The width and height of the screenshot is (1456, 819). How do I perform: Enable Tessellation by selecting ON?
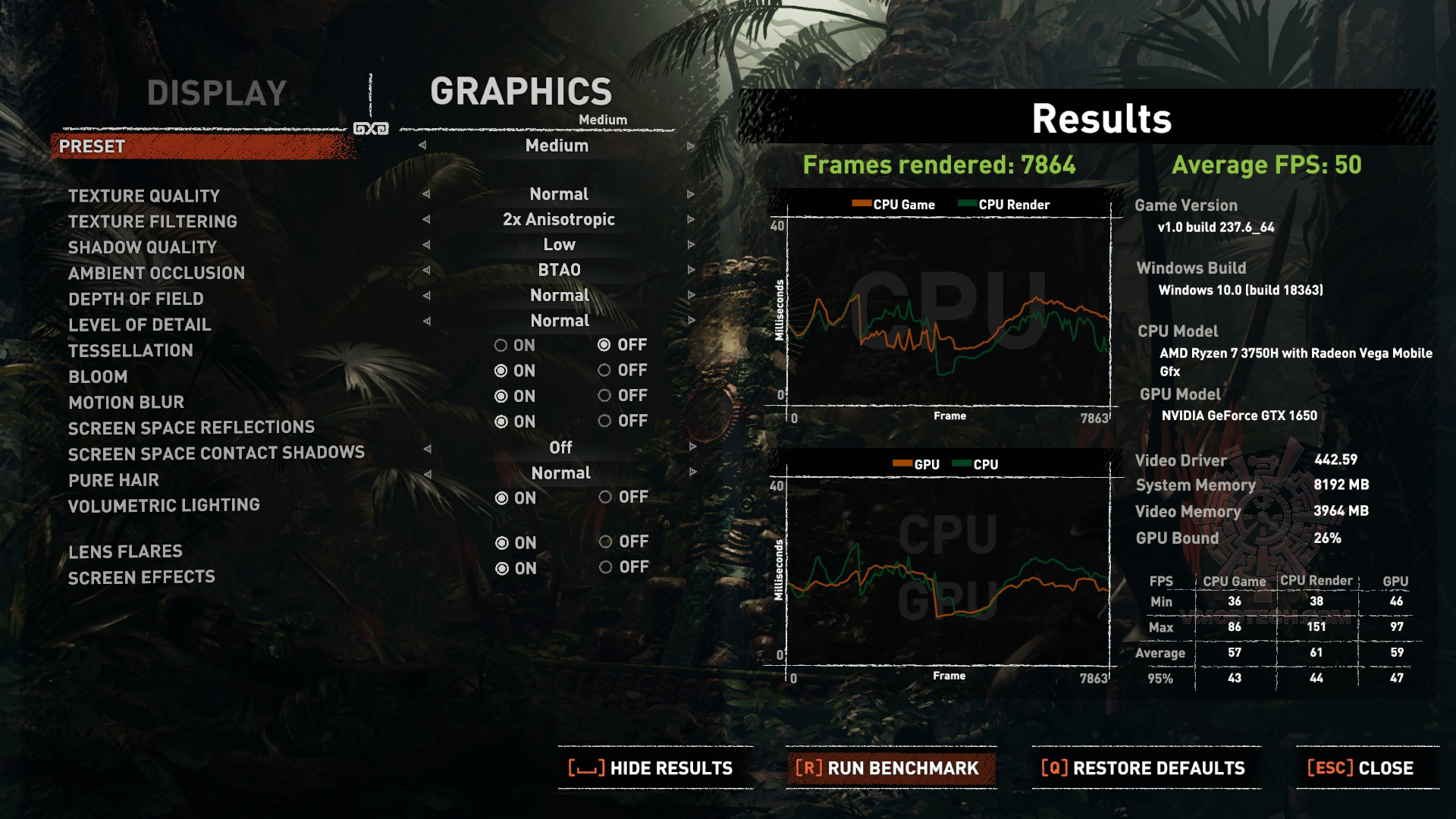[x=501, y=345]
